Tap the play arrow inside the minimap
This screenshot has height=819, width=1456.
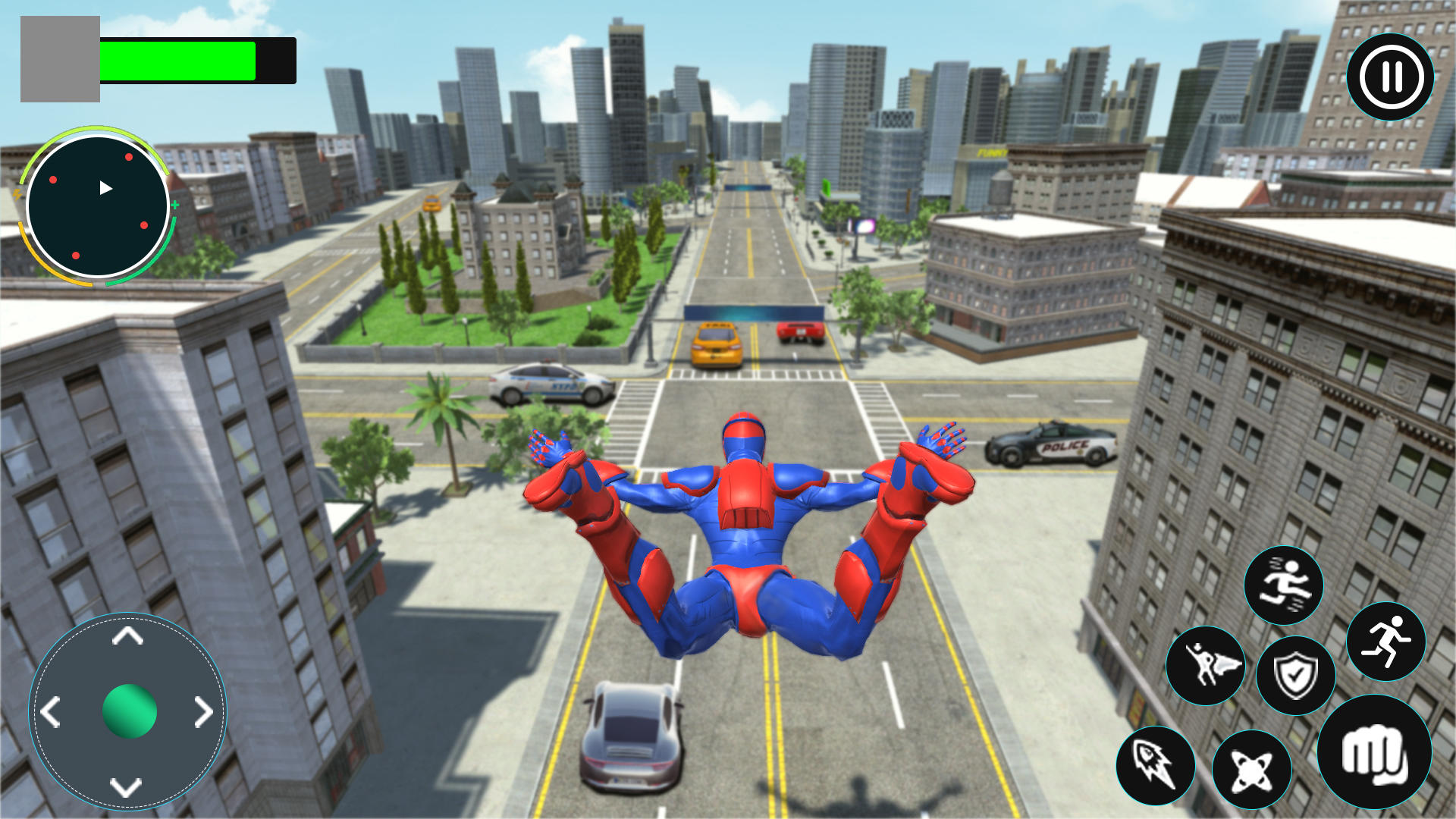pos(105,188)
